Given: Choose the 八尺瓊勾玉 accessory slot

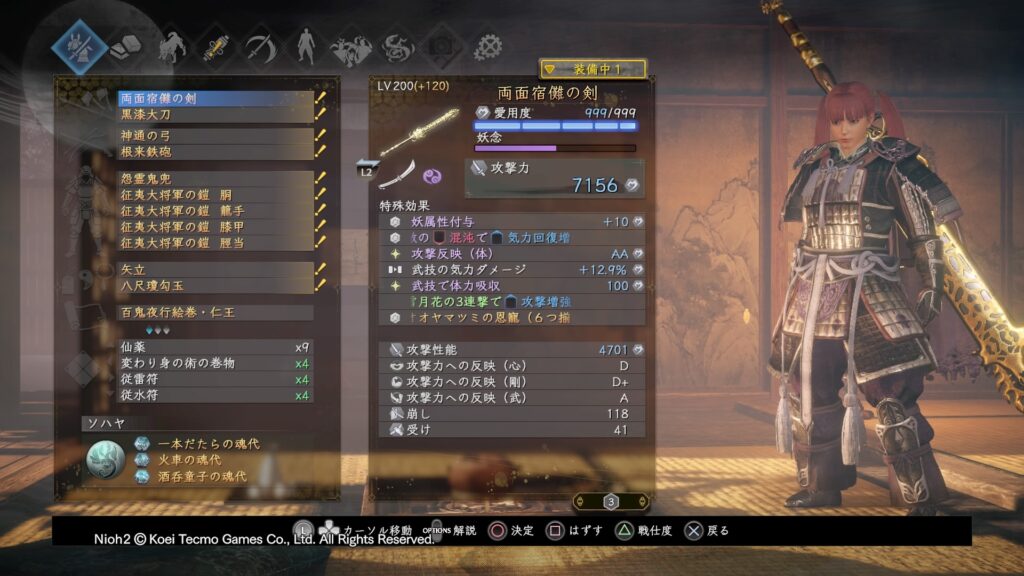Looking at the screenshot, I should point(215,285).
